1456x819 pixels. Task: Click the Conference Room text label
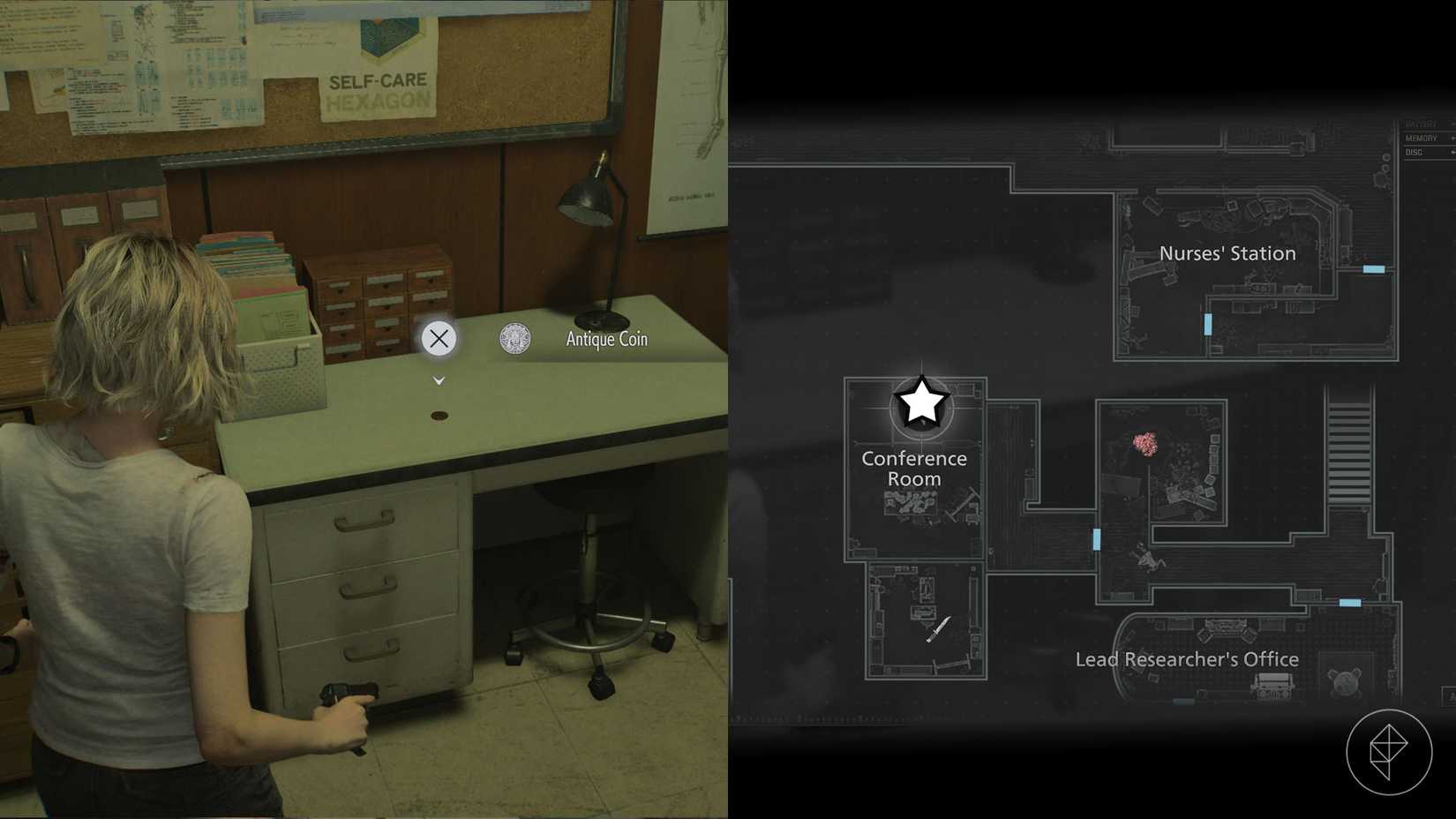[x=913, y=469]
